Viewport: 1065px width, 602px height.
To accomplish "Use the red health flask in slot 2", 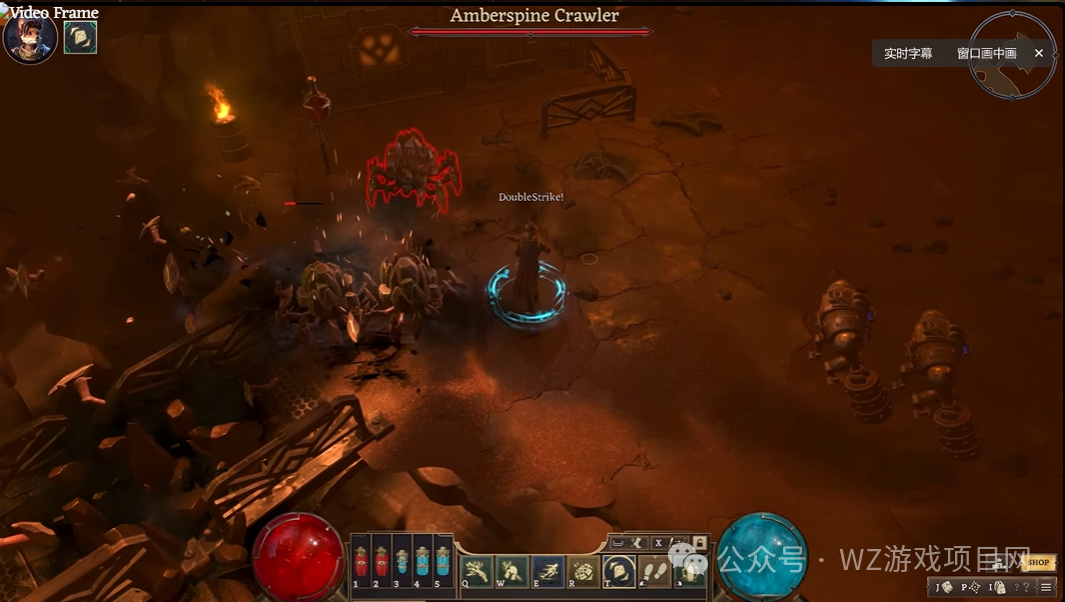I will [381, 562].
